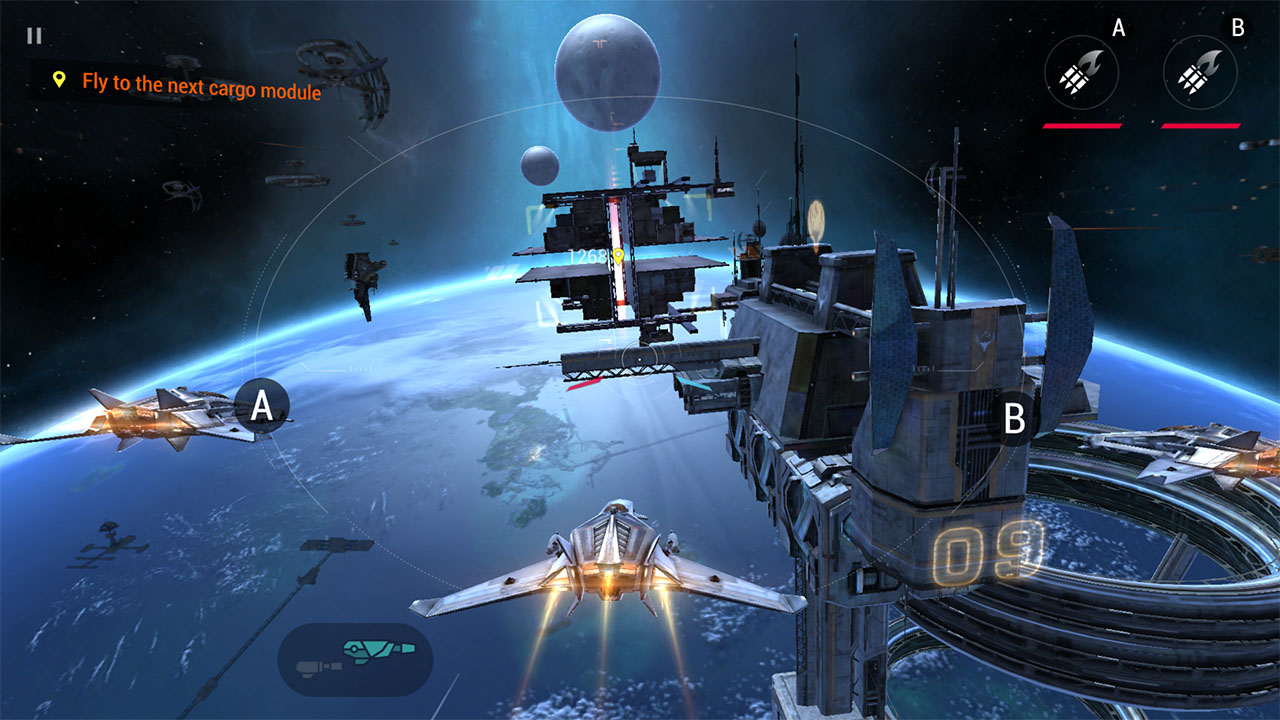Click the yellow waypoint marker above the cargo module
1280x720 pixels.
pos(617,255)
